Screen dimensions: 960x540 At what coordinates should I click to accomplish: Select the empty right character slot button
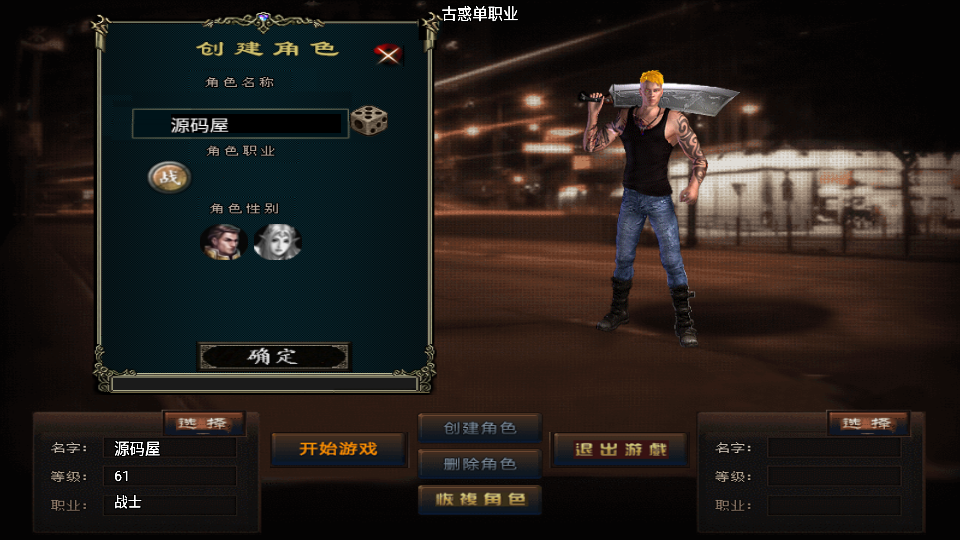click(x=867, y=423)
